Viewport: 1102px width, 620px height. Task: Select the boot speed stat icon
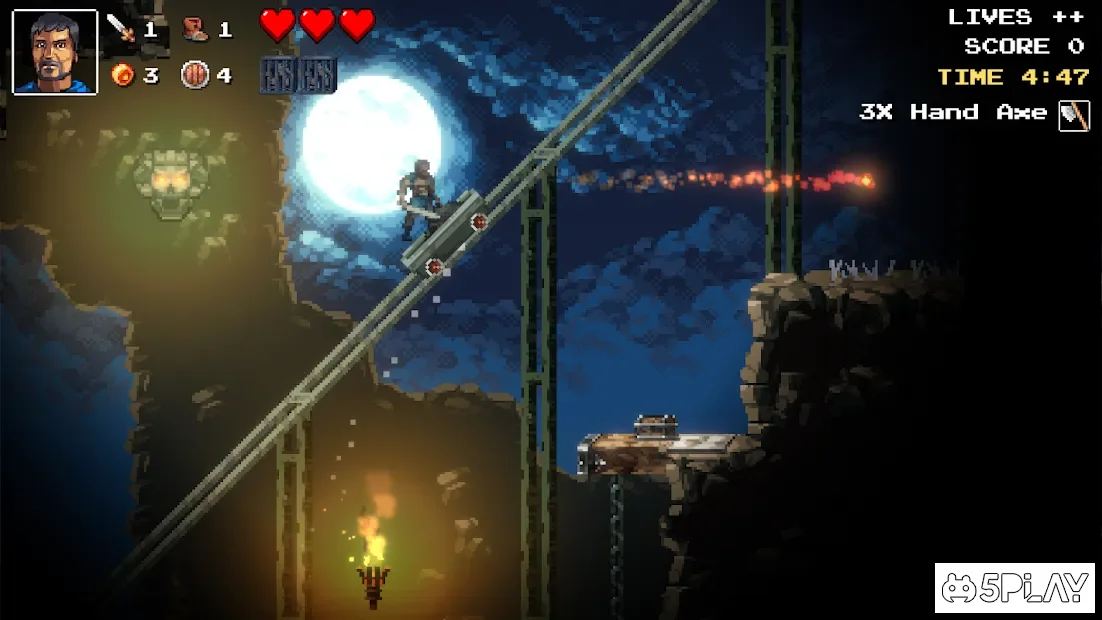195,29
